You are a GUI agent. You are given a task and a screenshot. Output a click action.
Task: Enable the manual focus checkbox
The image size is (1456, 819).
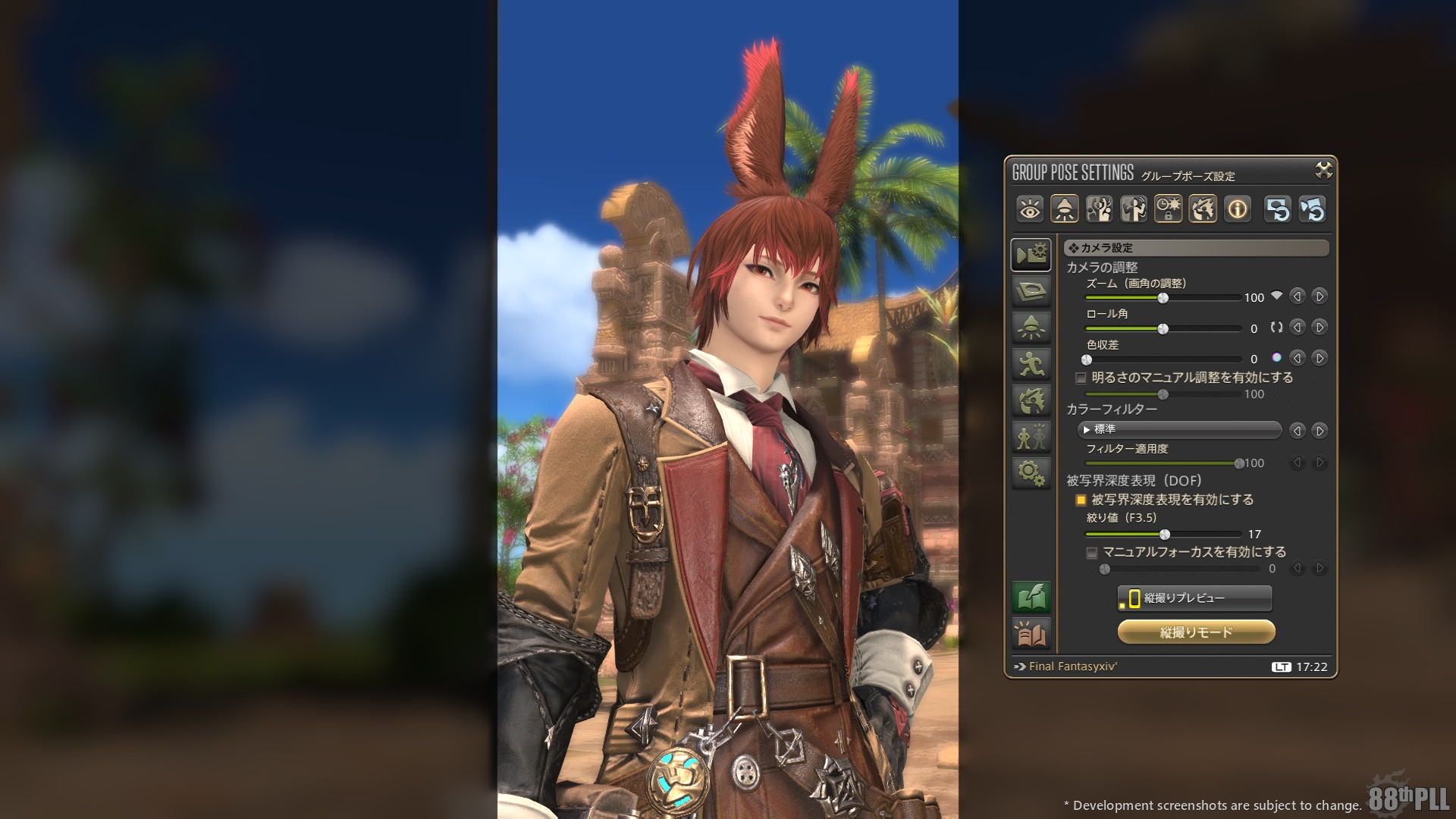(x=1092, y=553)
